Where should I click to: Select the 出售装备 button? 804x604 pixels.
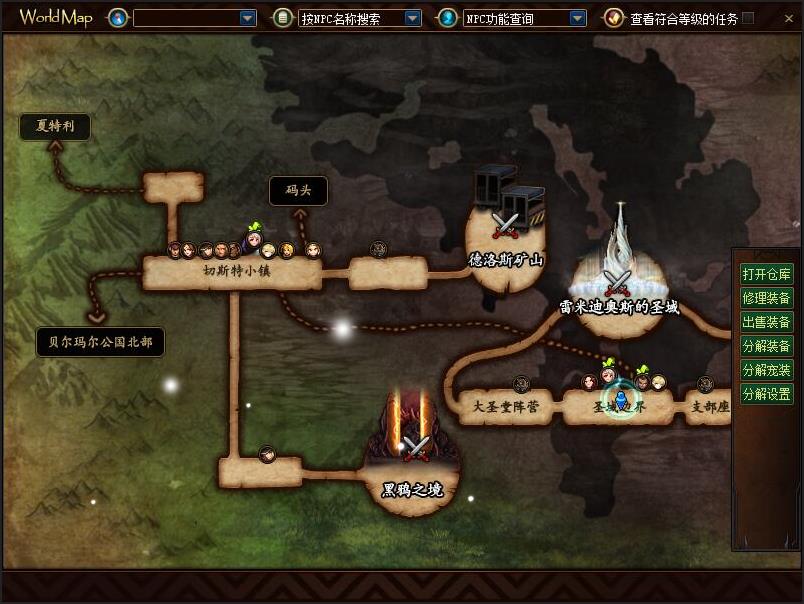(766, 322)
